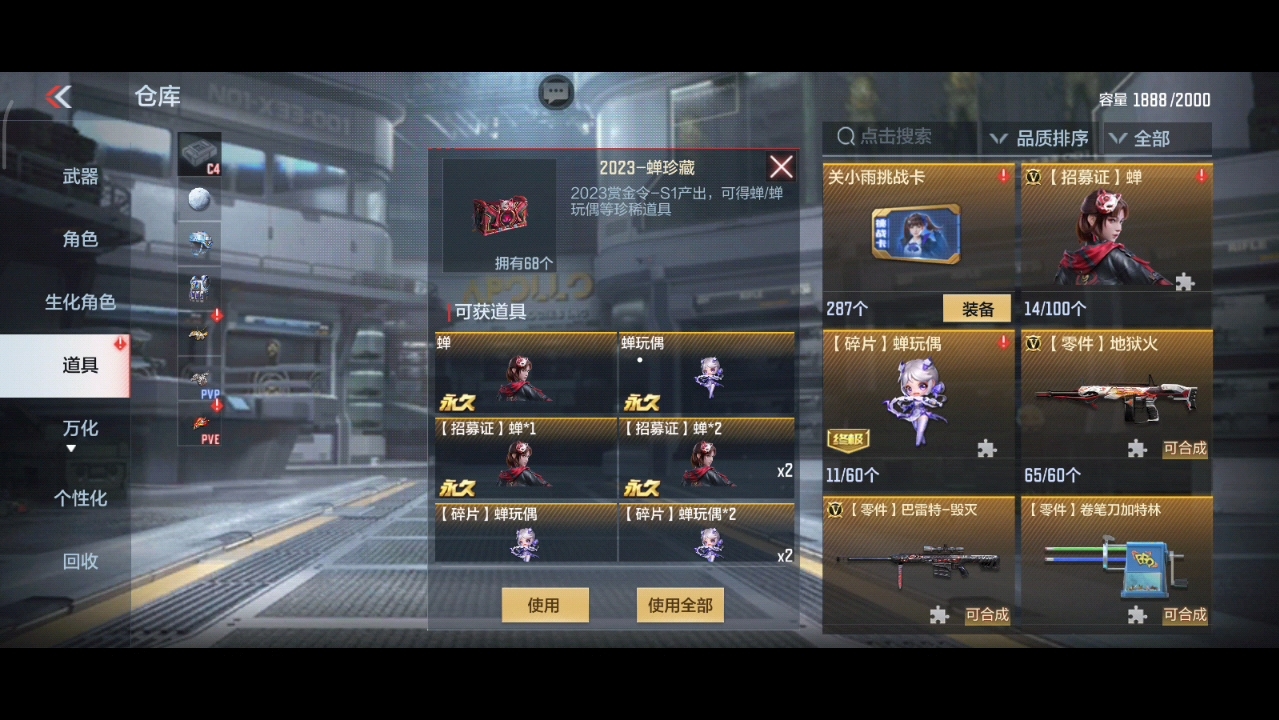Go back using the red arrow
The width and height of the screenshot is (1279, 720).
click(59, 96)
